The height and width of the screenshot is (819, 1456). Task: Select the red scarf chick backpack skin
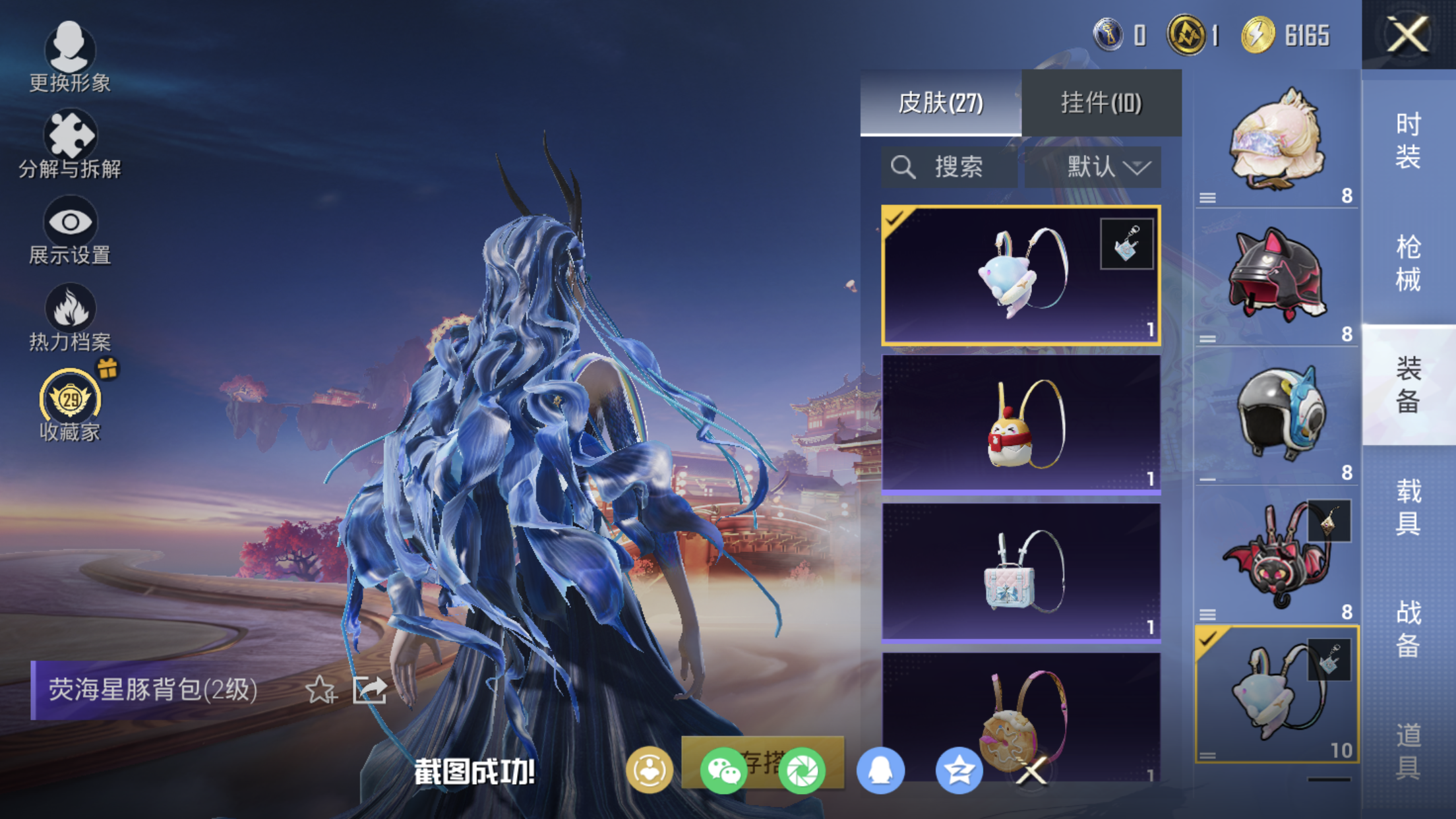coord(1021,424)
